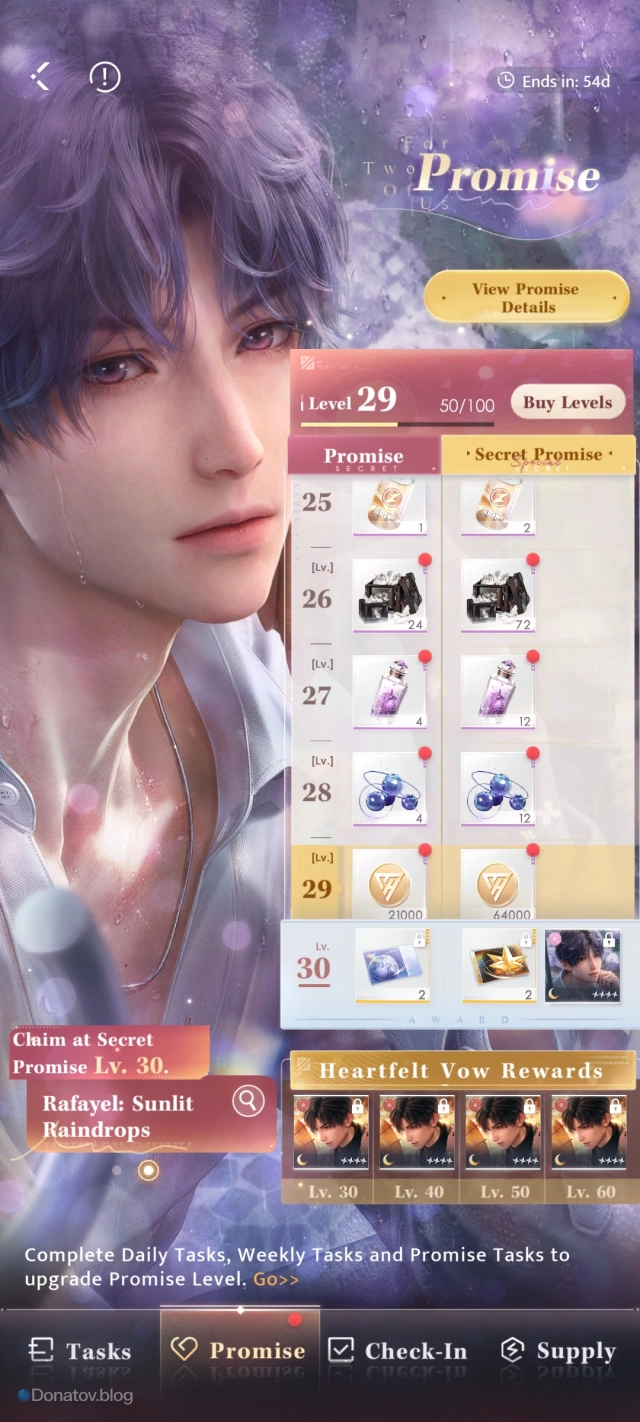This screenshot has width=640, height=1422.
Task: Switch to the Supply tab
Action: (x=558, y=1351)
